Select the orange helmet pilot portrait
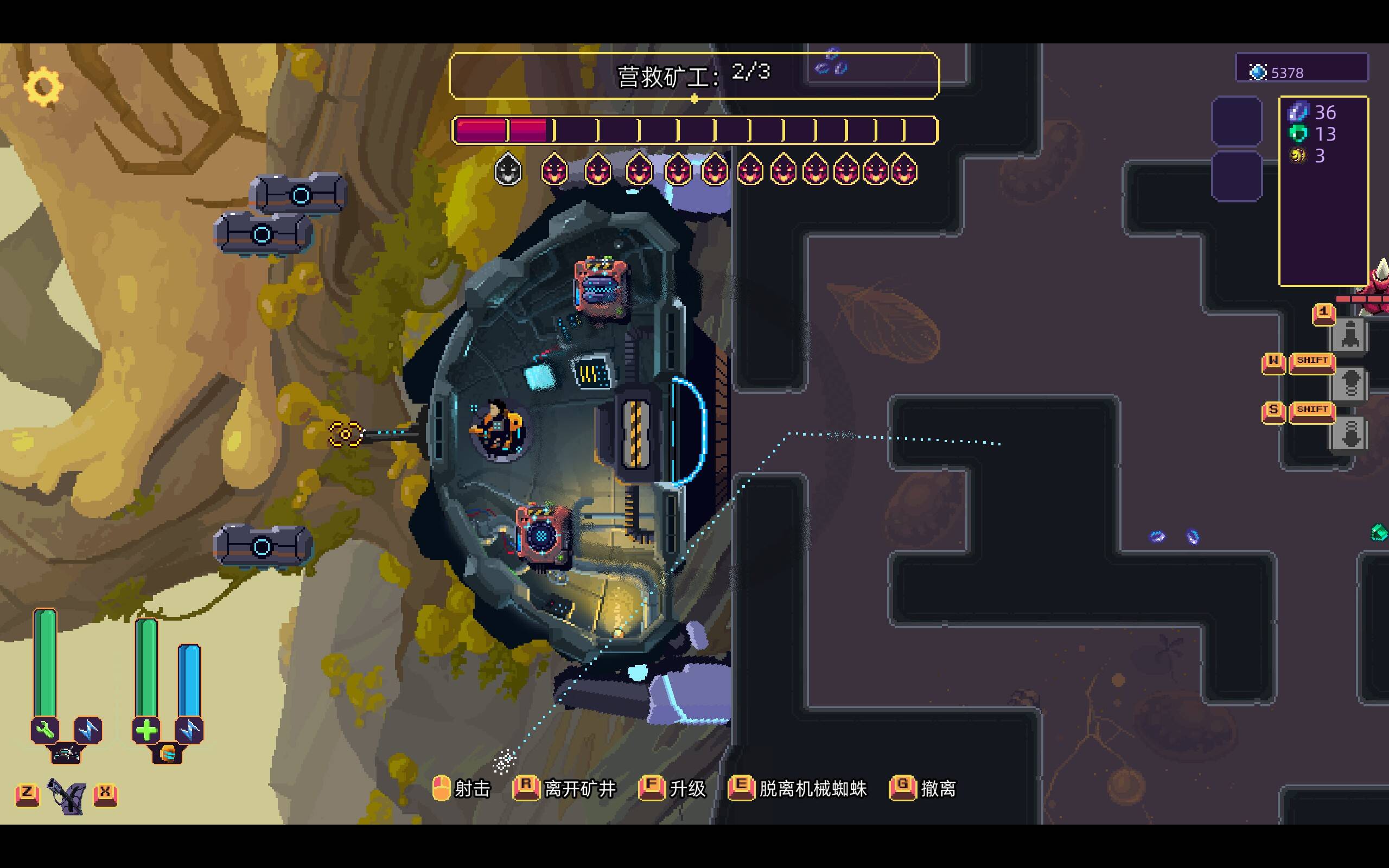Image resolution: width=1389 pixels, height=868 pixels. pos(167,752)
